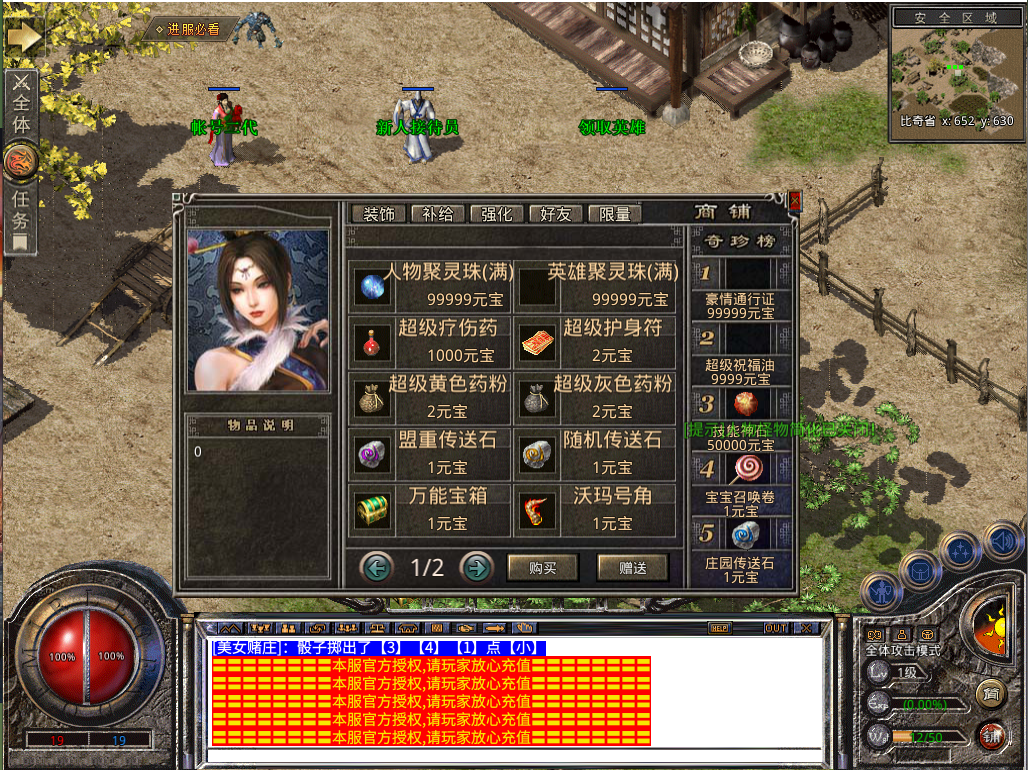Switch to the 装饰 shop tab
The width and height of the screenshot is (1028, 770).
(x=378, y=214)
